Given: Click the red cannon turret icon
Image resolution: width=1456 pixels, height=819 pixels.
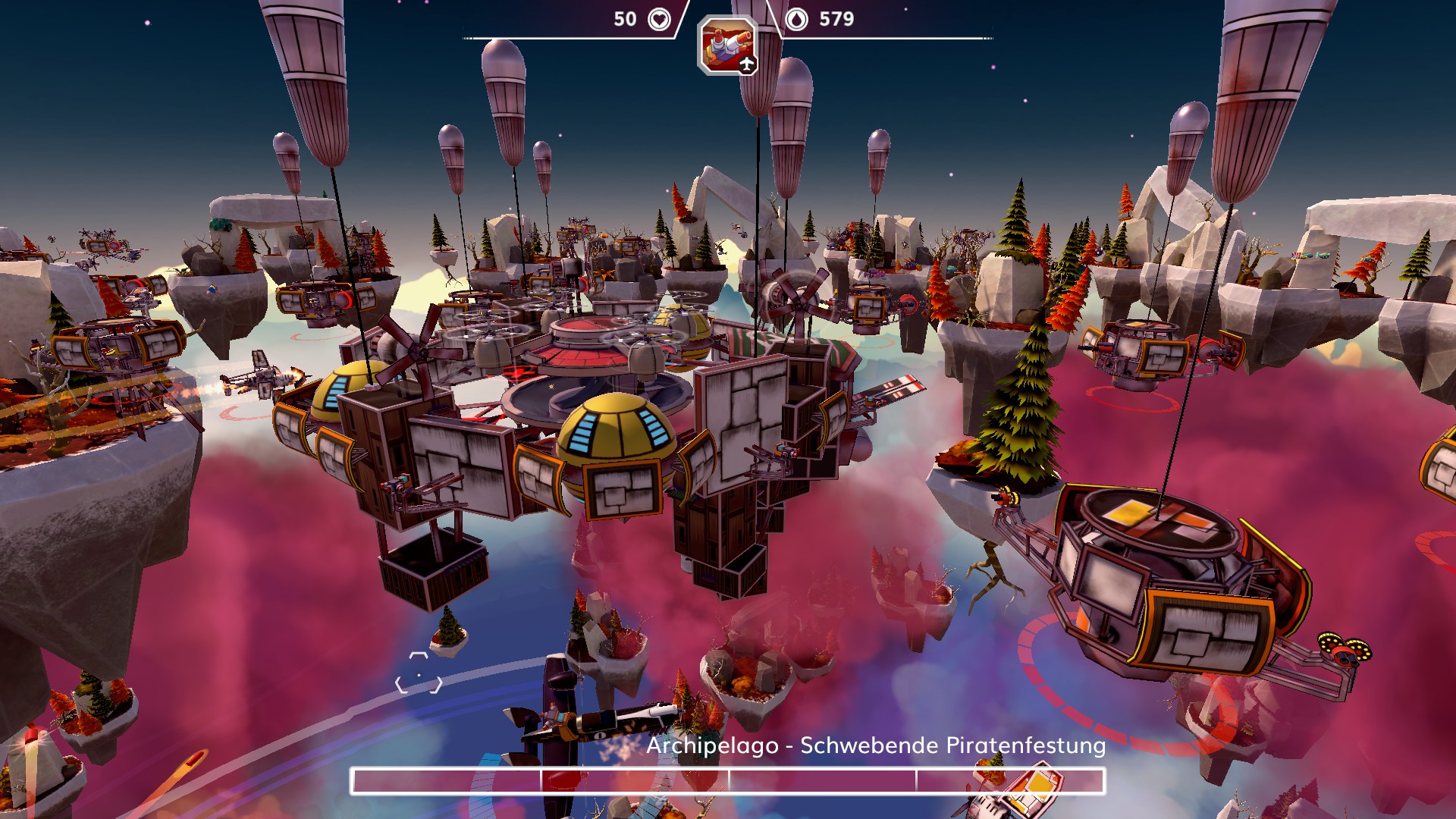Looking at the screenshot, I should pos(727,45).
